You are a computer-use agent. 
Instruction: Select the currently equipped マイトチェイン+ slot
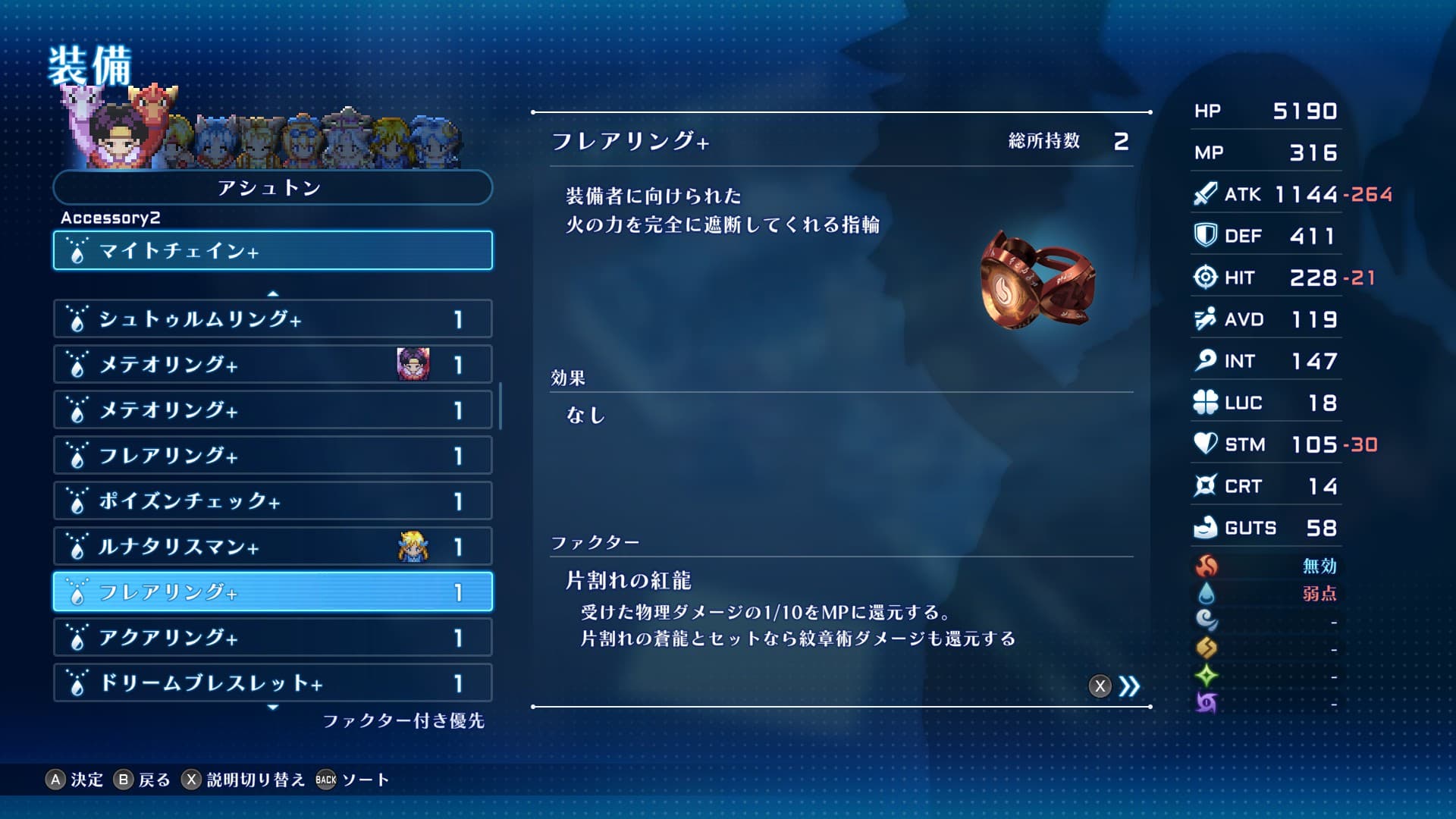(x=272, y=250)
